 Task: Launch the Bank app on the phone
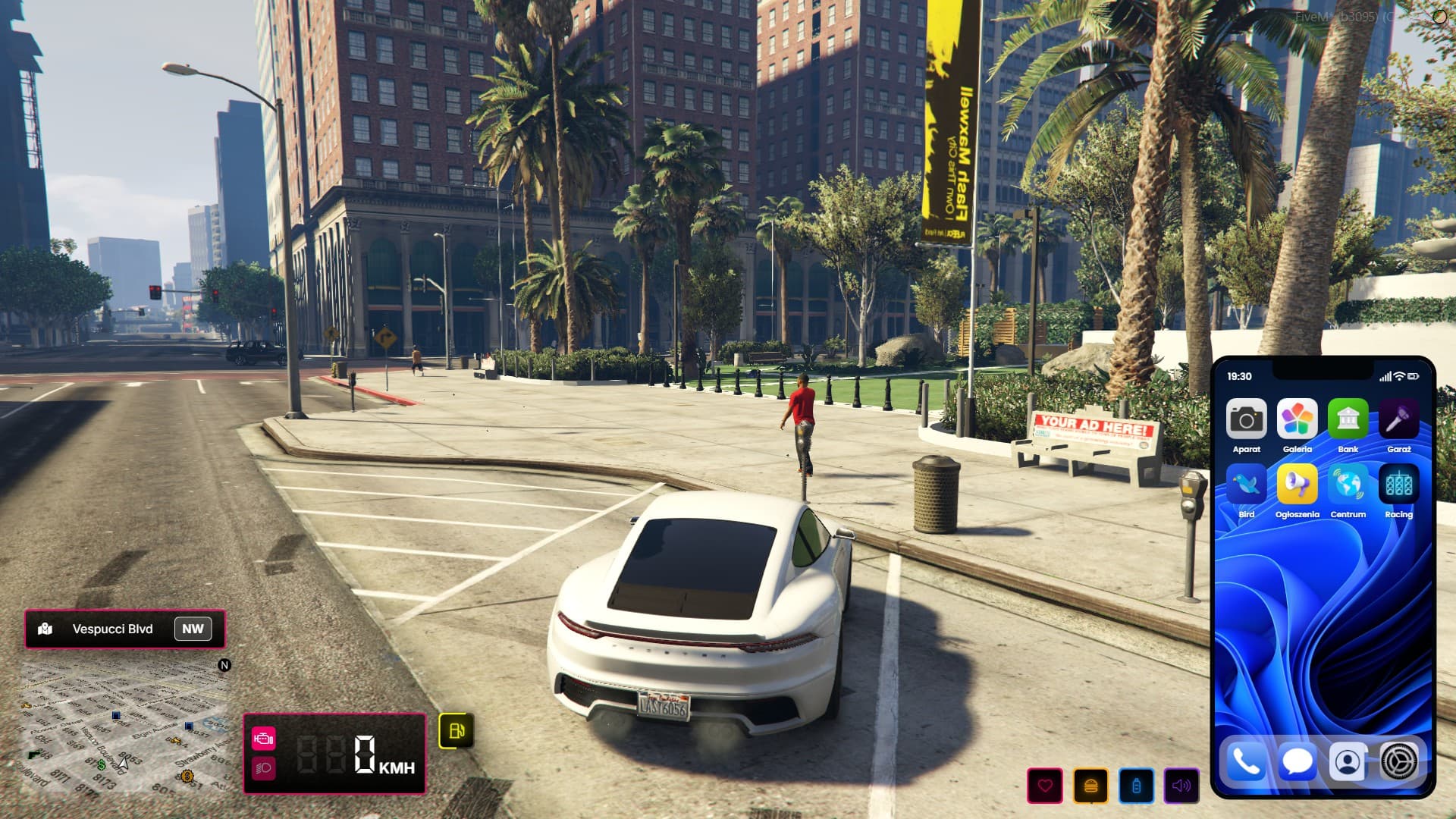(1348, 419)
